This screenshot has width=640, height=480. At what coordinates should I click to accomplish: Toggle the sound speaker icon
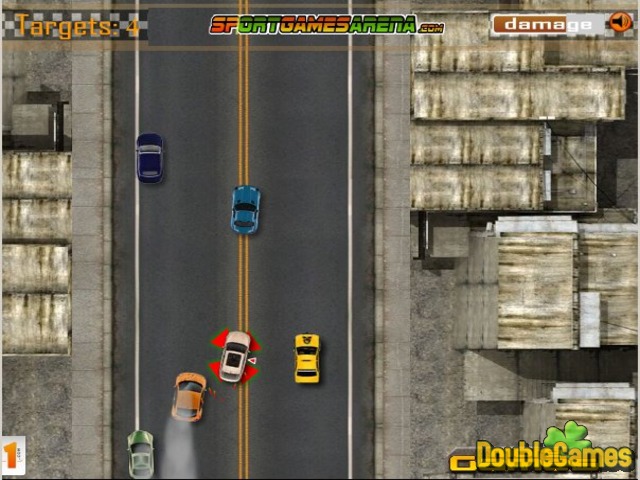(617, 24)
